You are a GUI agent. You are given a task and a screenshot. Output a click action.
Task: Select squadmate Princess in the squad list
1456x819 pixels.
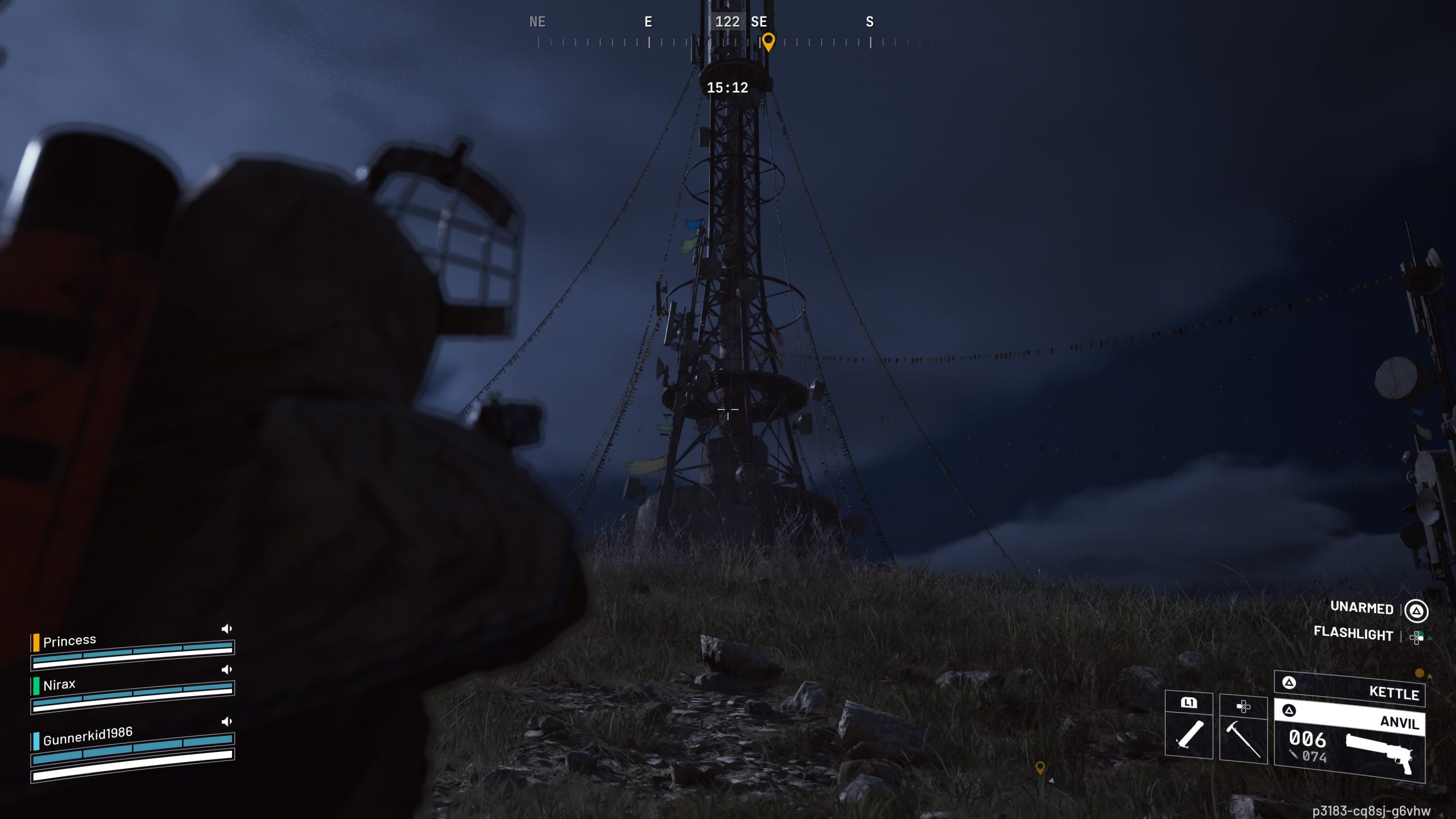pyautogui.click(x=70, y=641)
